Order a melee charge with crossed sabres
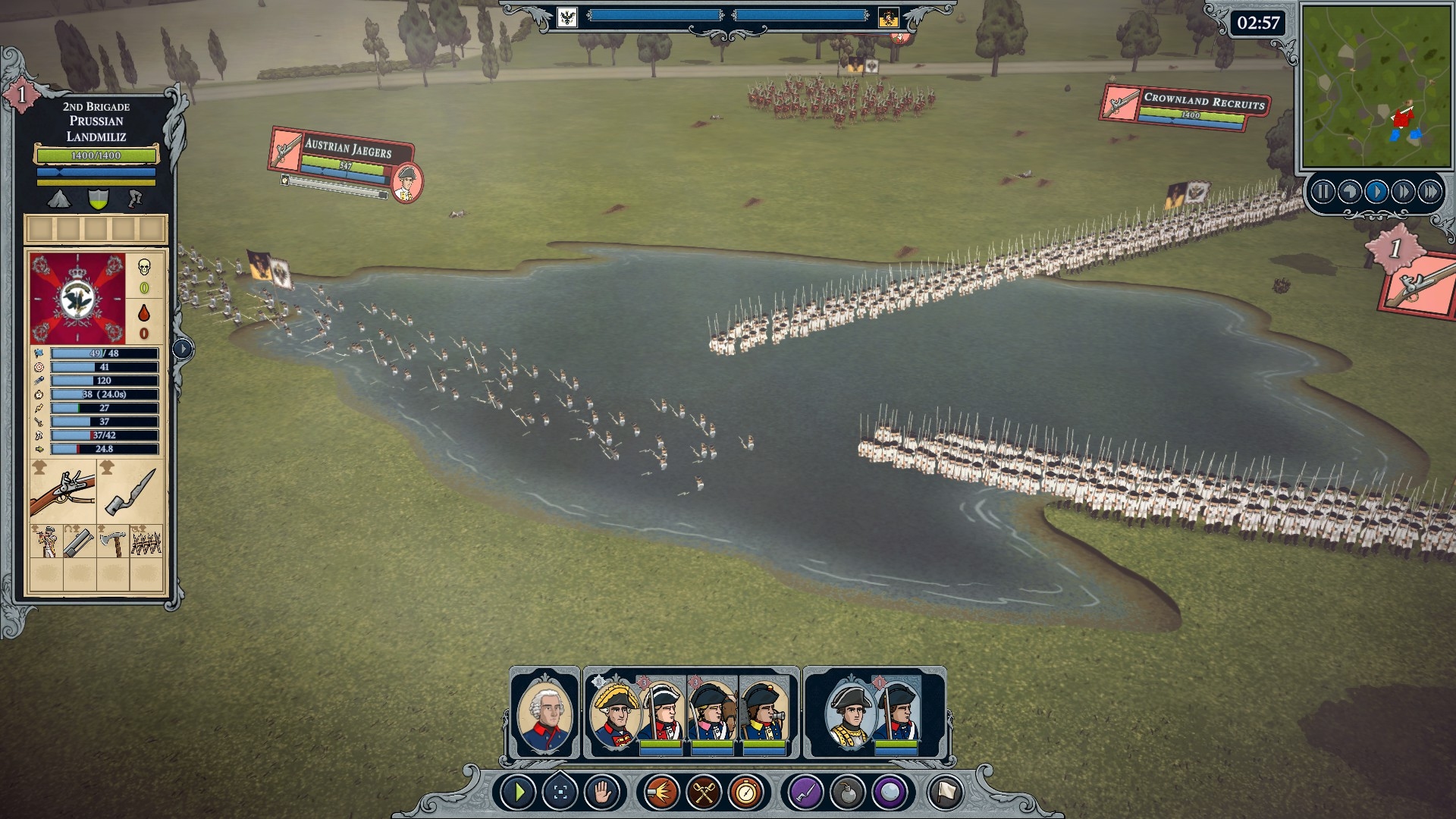This screenshot has height=819, width=1456. [704, 793]
